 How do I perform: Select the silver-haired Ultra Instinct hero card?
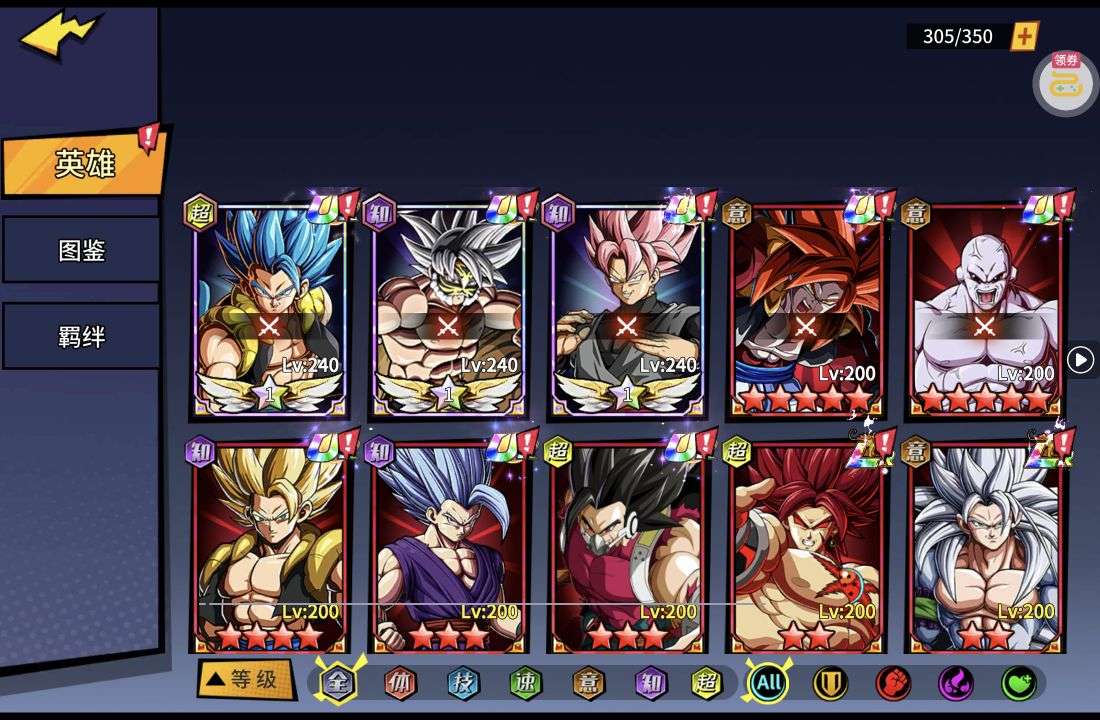(448, 310)
